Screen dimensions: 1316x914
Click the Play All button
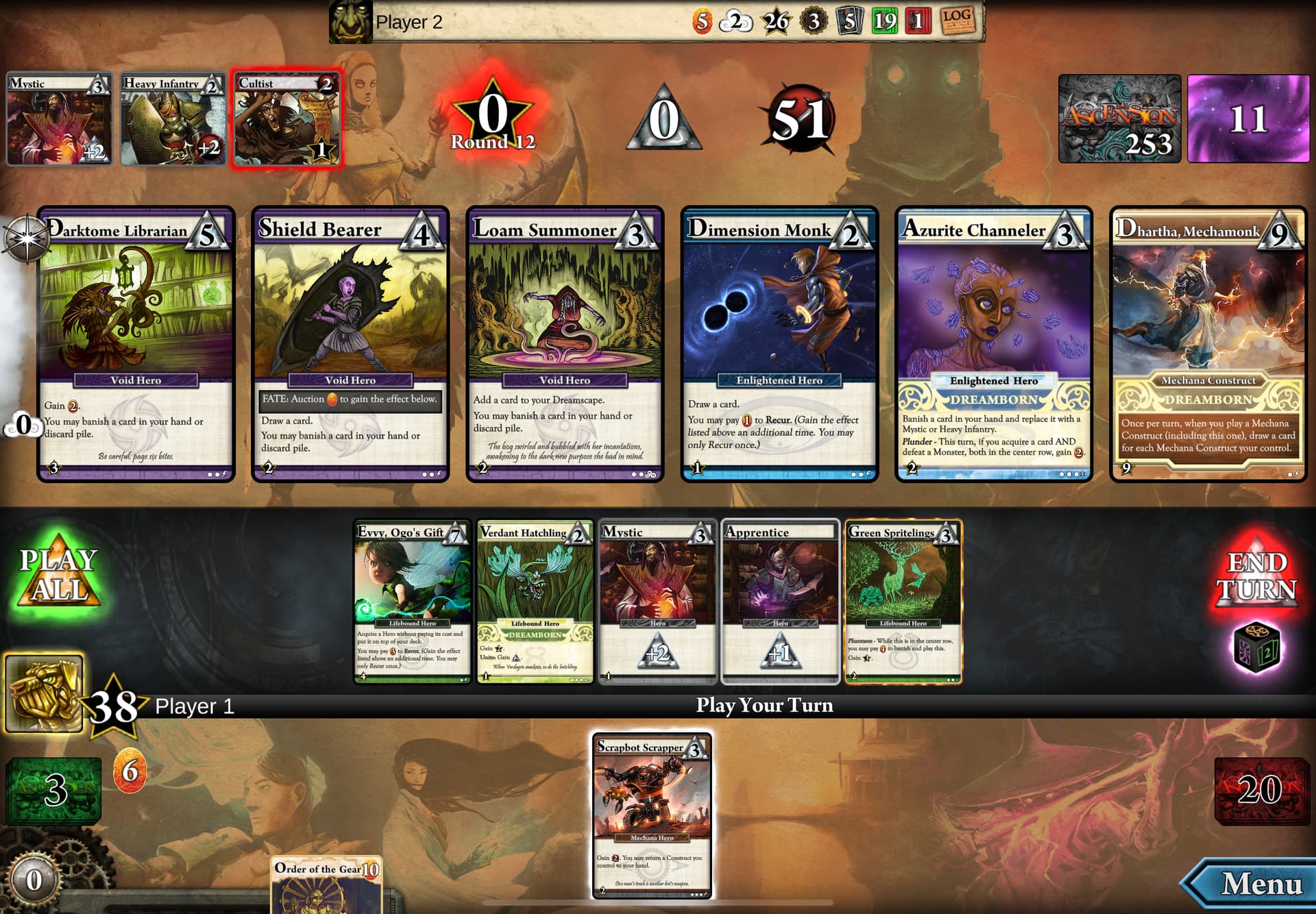tap(58, 576)
